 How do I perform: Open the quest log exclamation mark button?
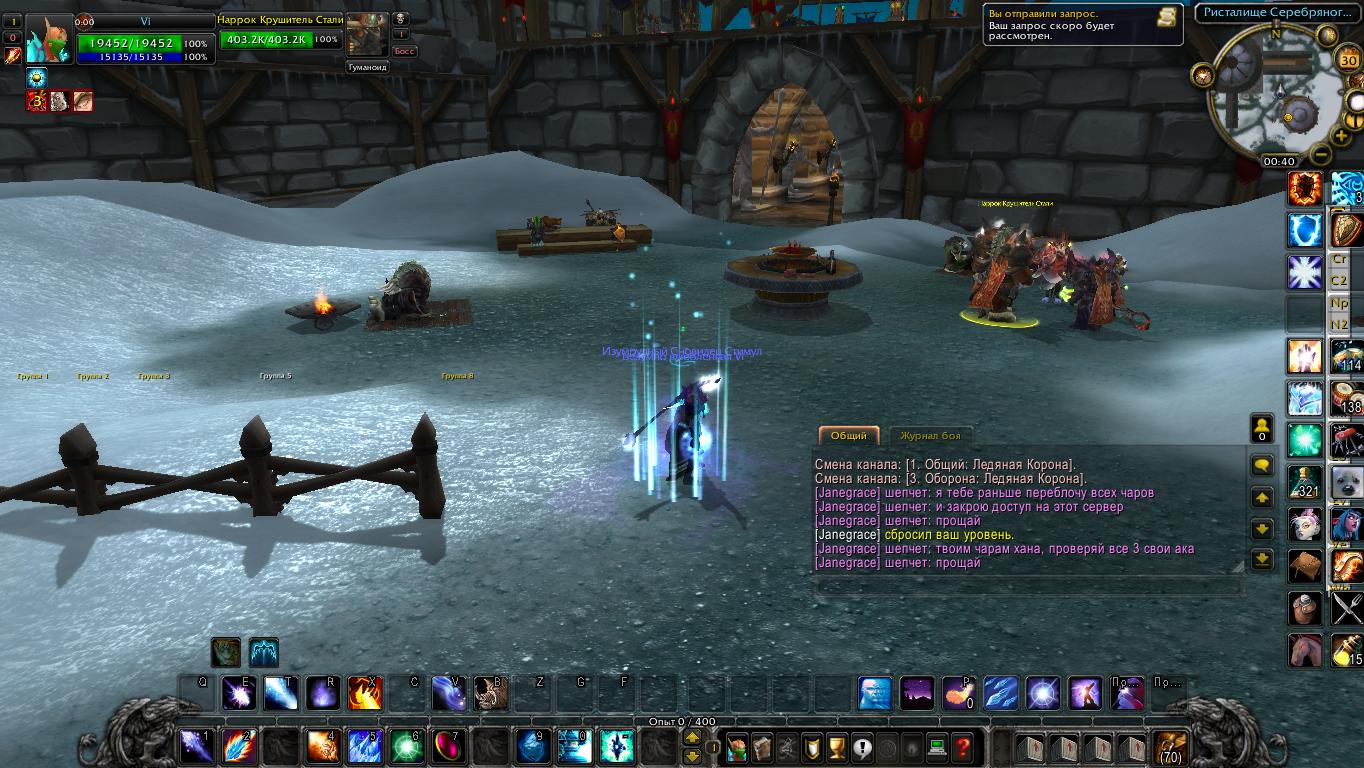862,746
